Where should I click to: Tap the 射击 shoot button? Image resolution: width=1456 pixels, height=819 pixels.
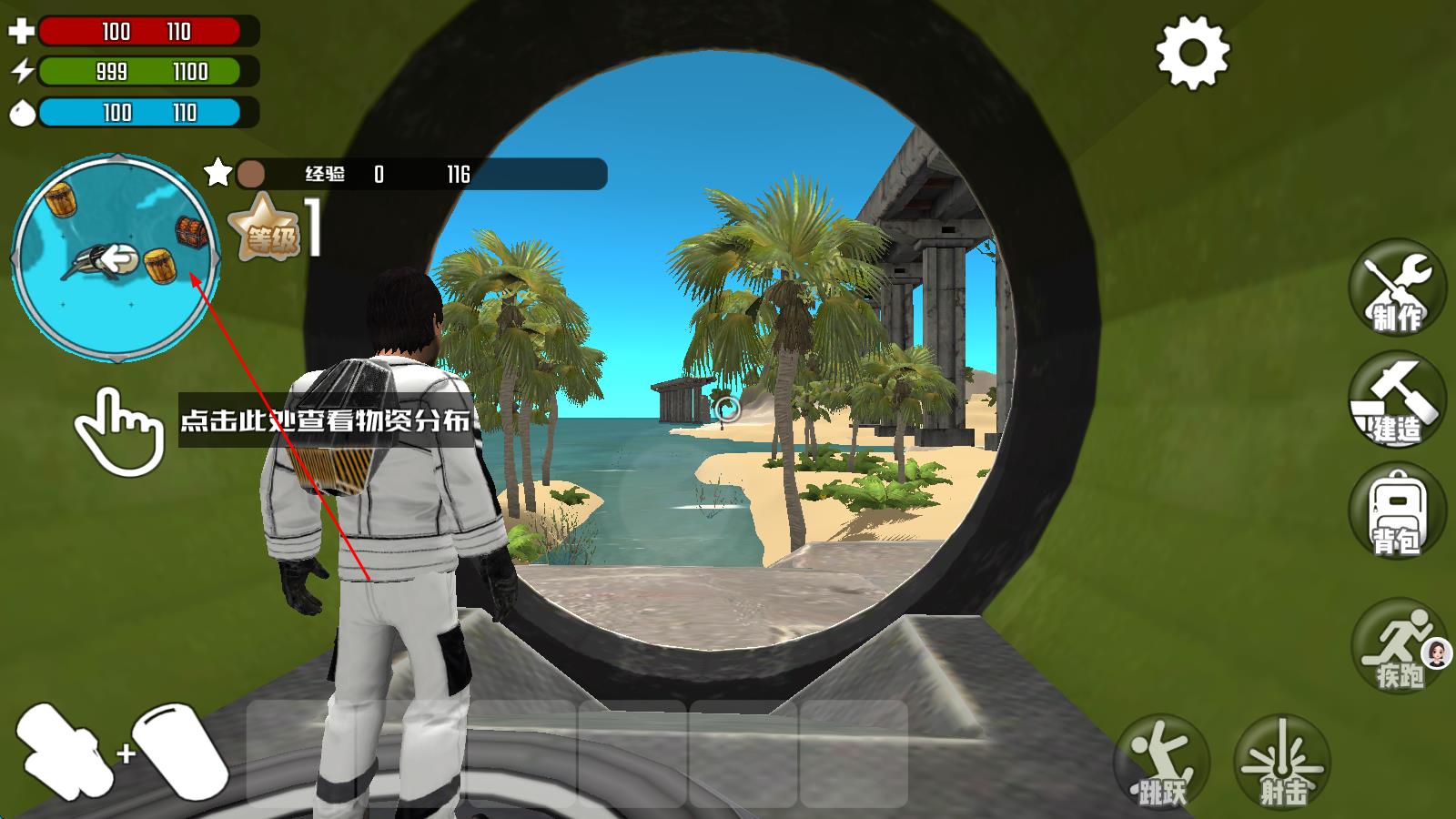click(x=1282, y=763)
